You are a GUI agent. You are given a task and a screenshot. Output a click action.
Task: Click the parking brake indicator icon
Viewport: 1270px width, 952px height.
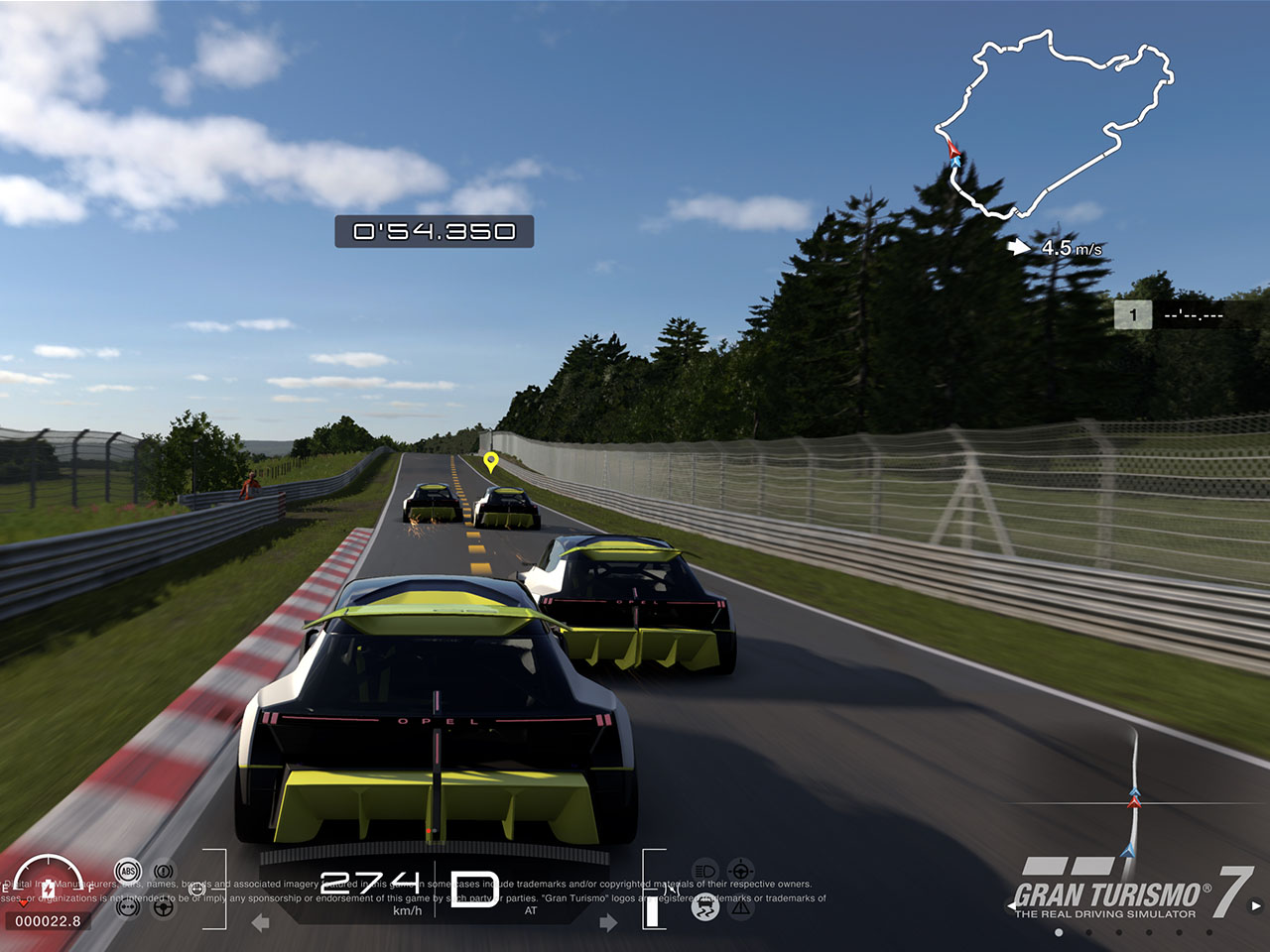163,872
